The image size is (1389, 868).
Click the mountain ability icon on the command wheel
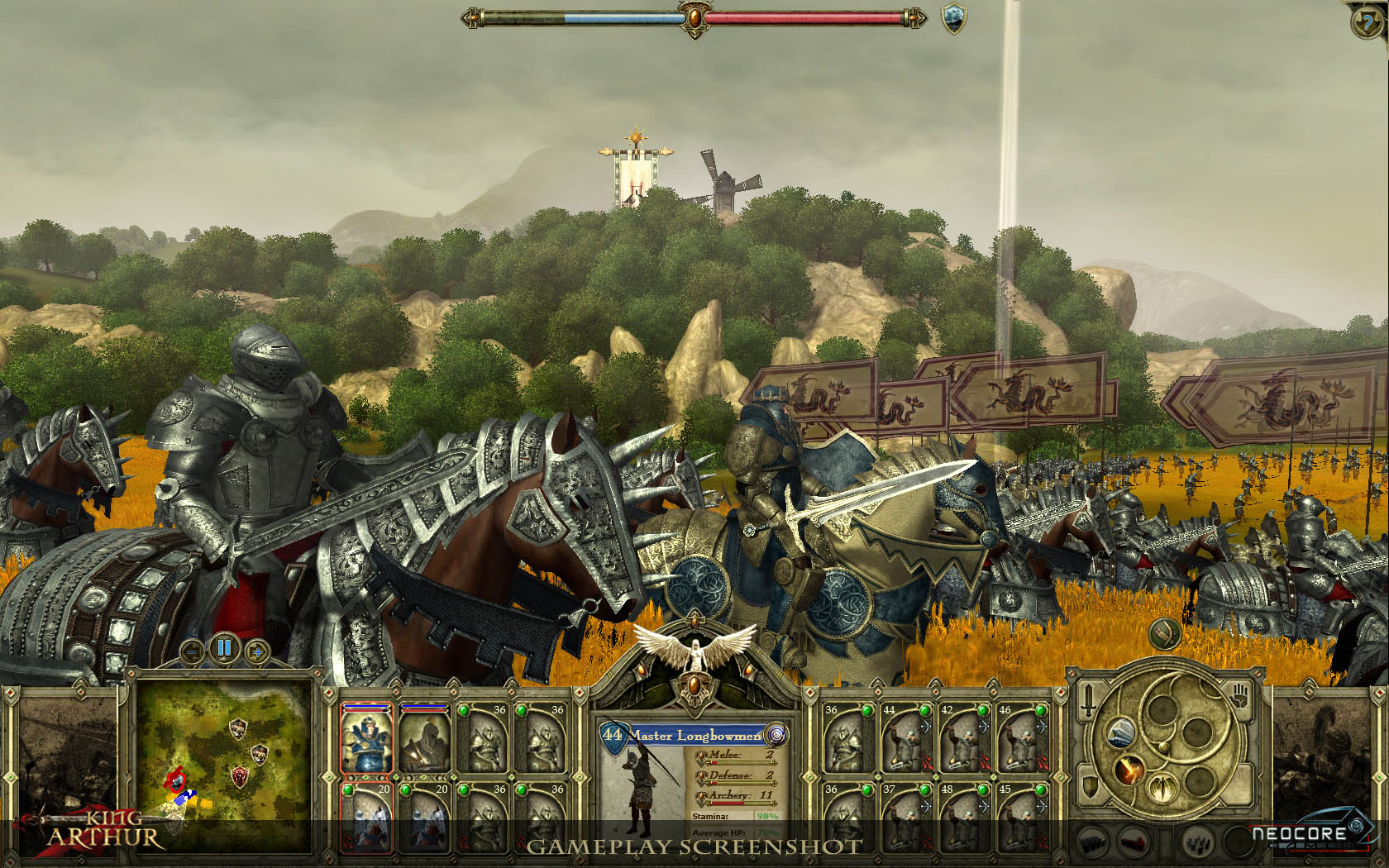[1123, 734]
